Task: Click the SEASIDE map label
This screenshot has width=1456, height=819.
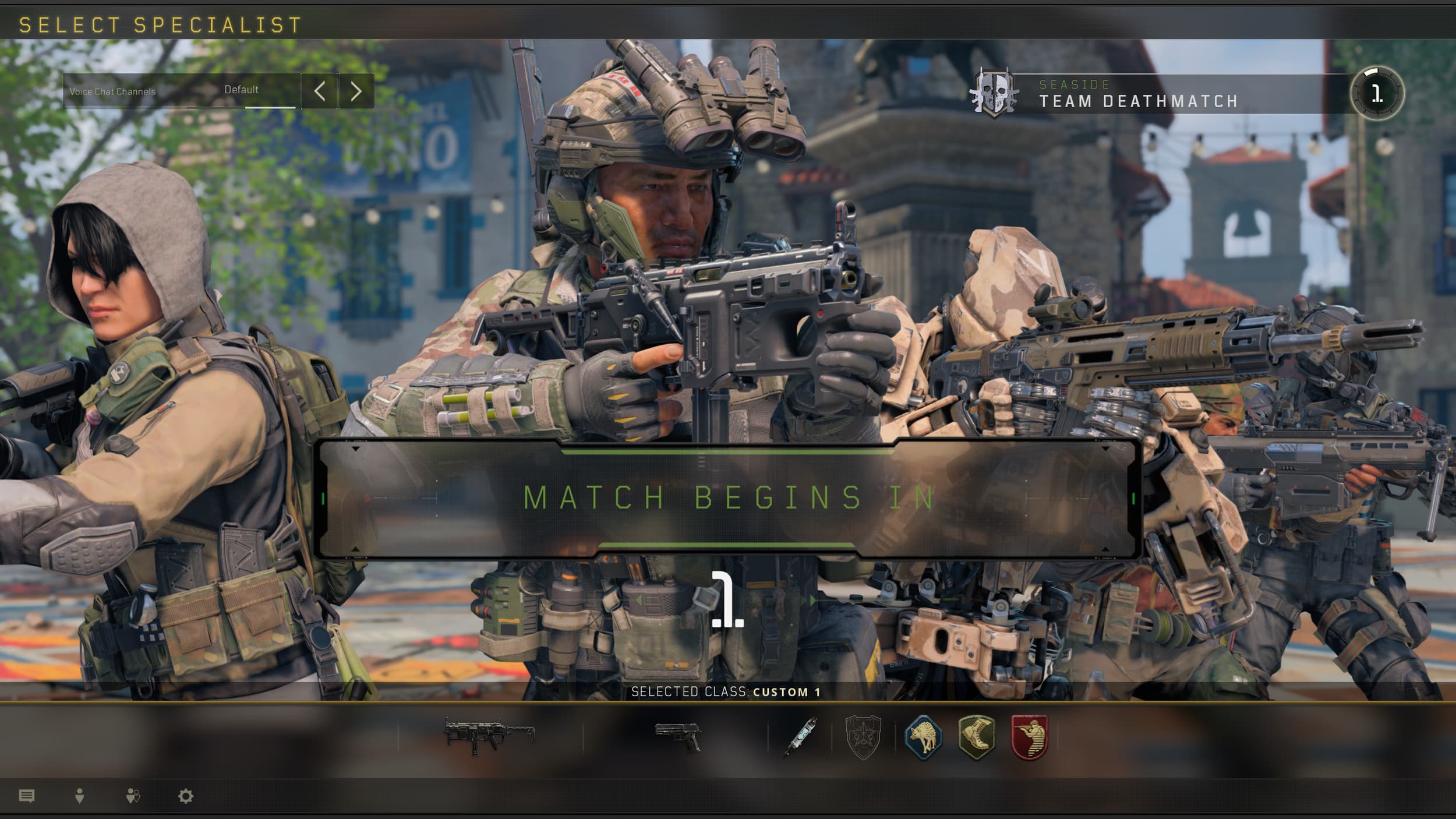Action: [1075, 85]
